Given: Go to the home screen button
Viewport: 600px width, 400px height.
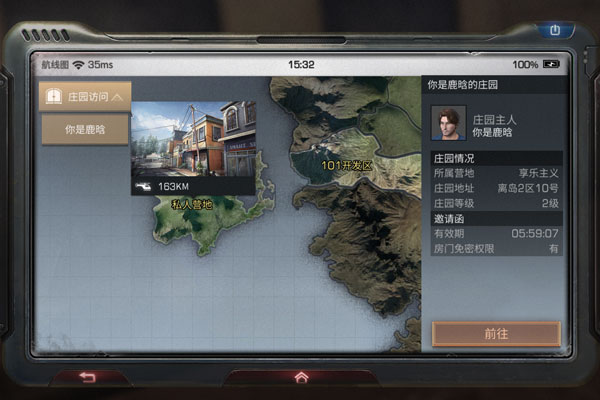Looking at the screenshot, I should point(301,377).
